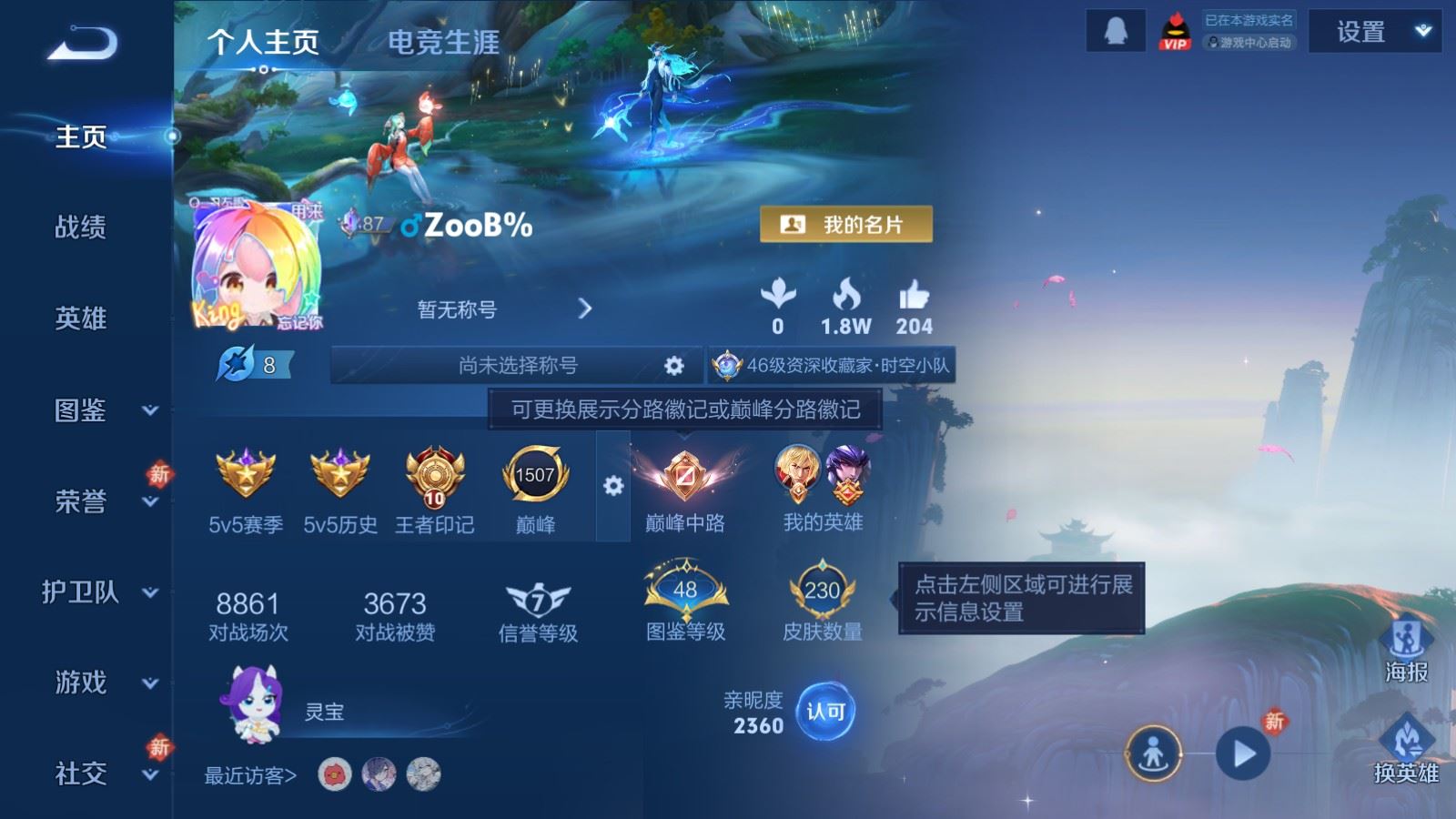The image size is (1456, 819).
Task: Click the 我的名片 button
Action: (848, 222)
